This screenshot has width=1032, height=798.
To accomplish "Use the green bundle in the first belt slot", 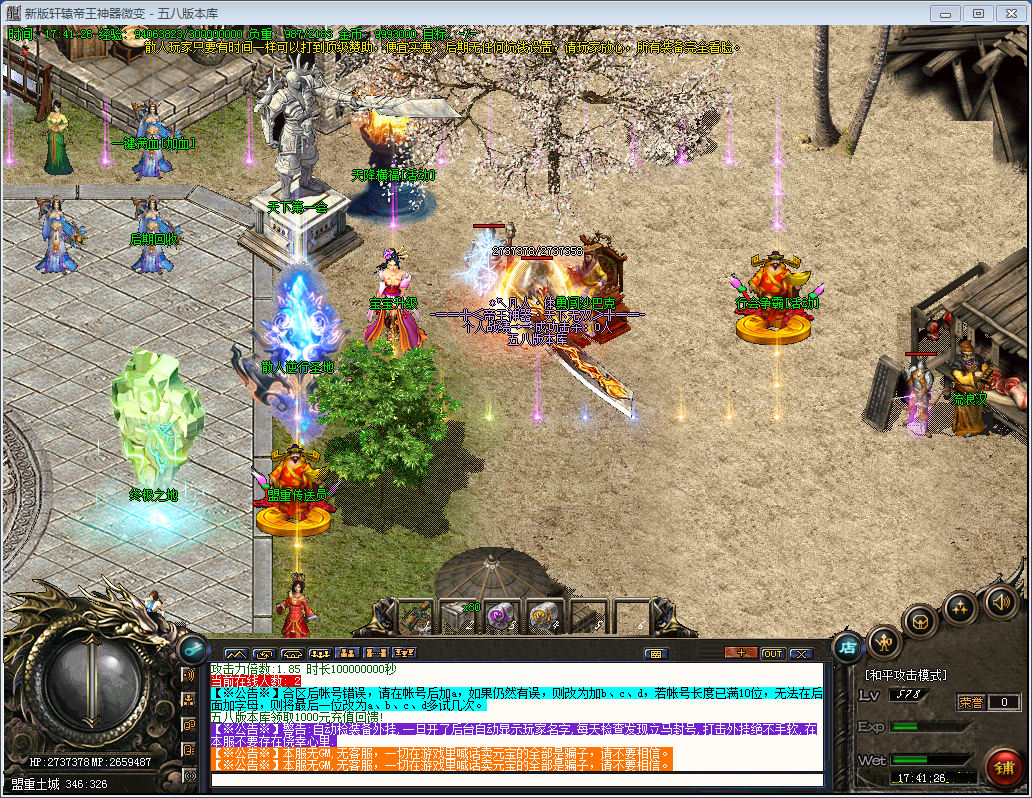I will coord(416,617).
